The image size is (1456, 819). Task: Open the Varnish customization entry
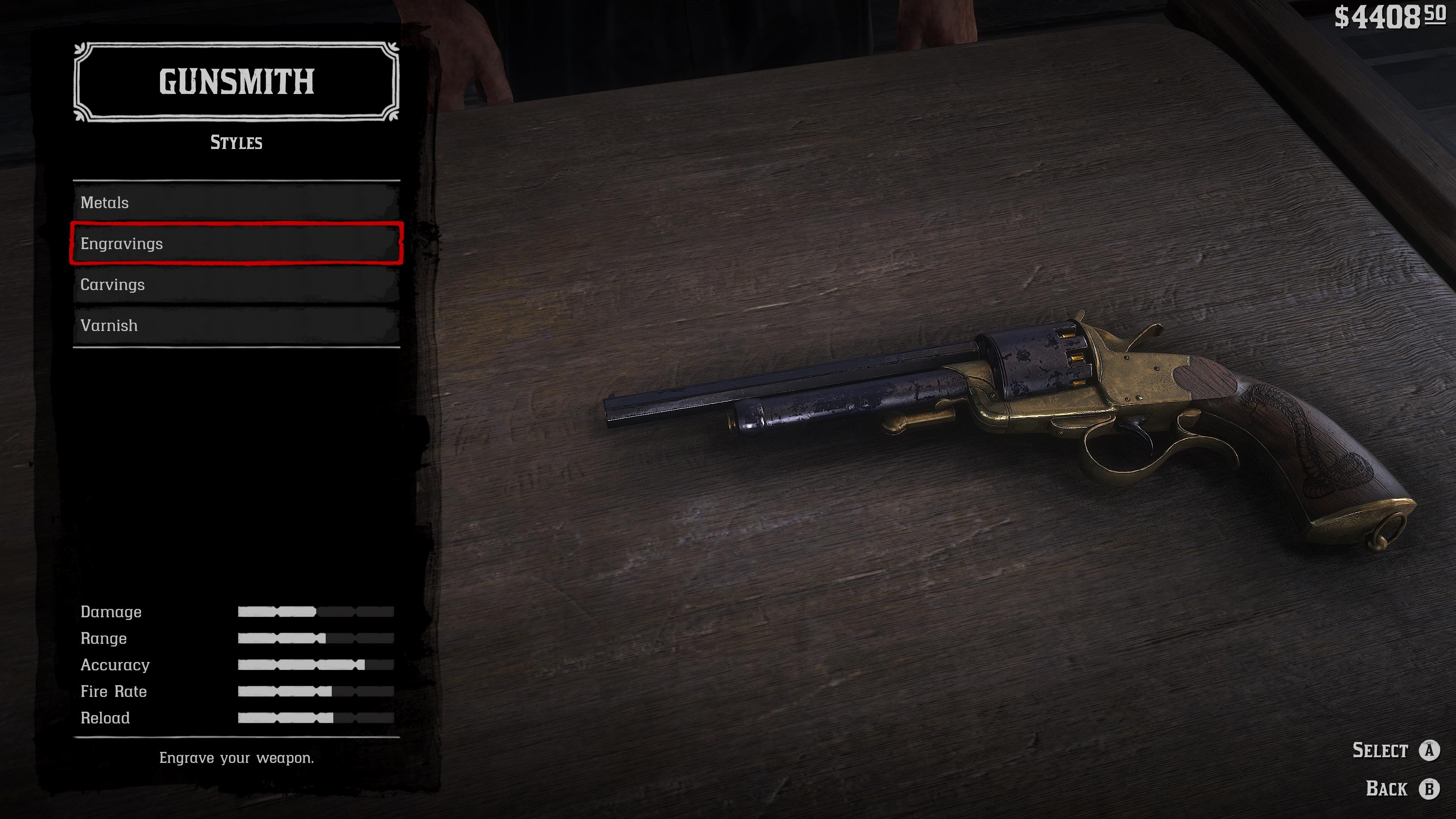pyautogui.click(x=236, y=326)
